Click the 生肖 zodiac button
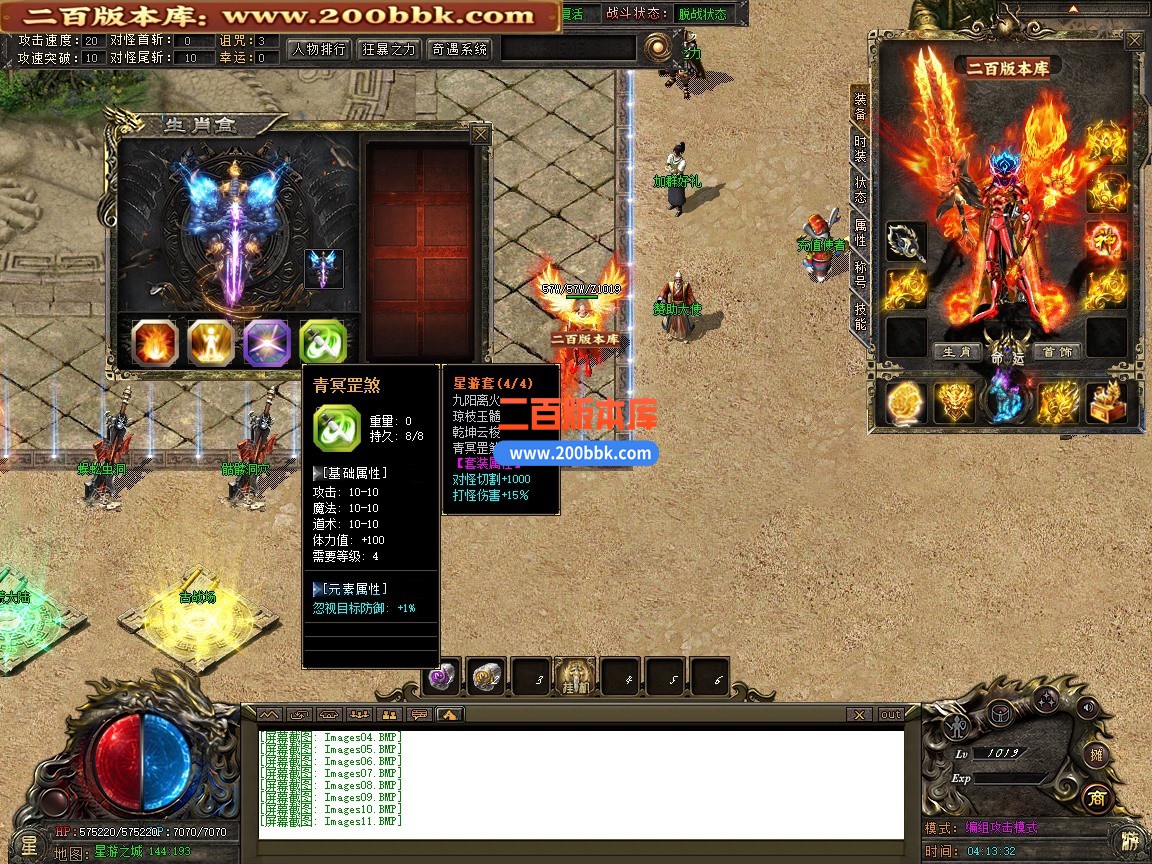 pos(956,352)
